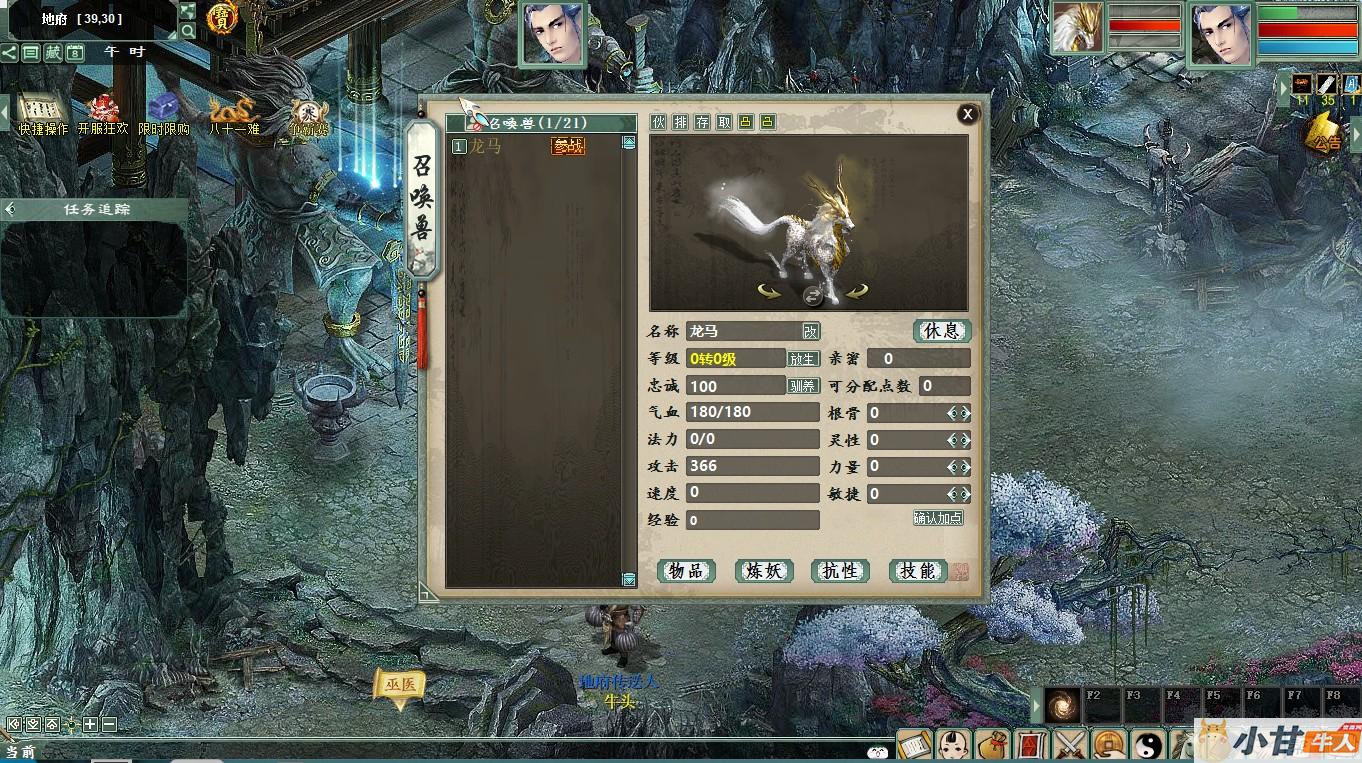Open the 八十一难 challenge
This screenshot has width=1362, height=763.
(234, 114)
